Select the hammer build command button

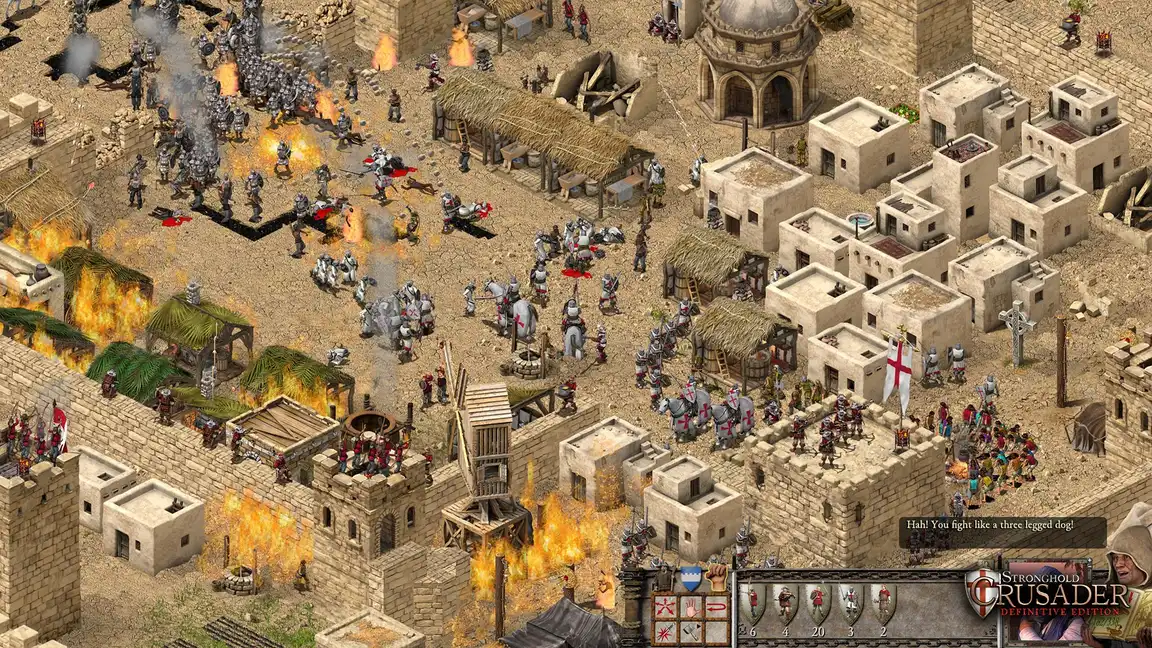690,631
